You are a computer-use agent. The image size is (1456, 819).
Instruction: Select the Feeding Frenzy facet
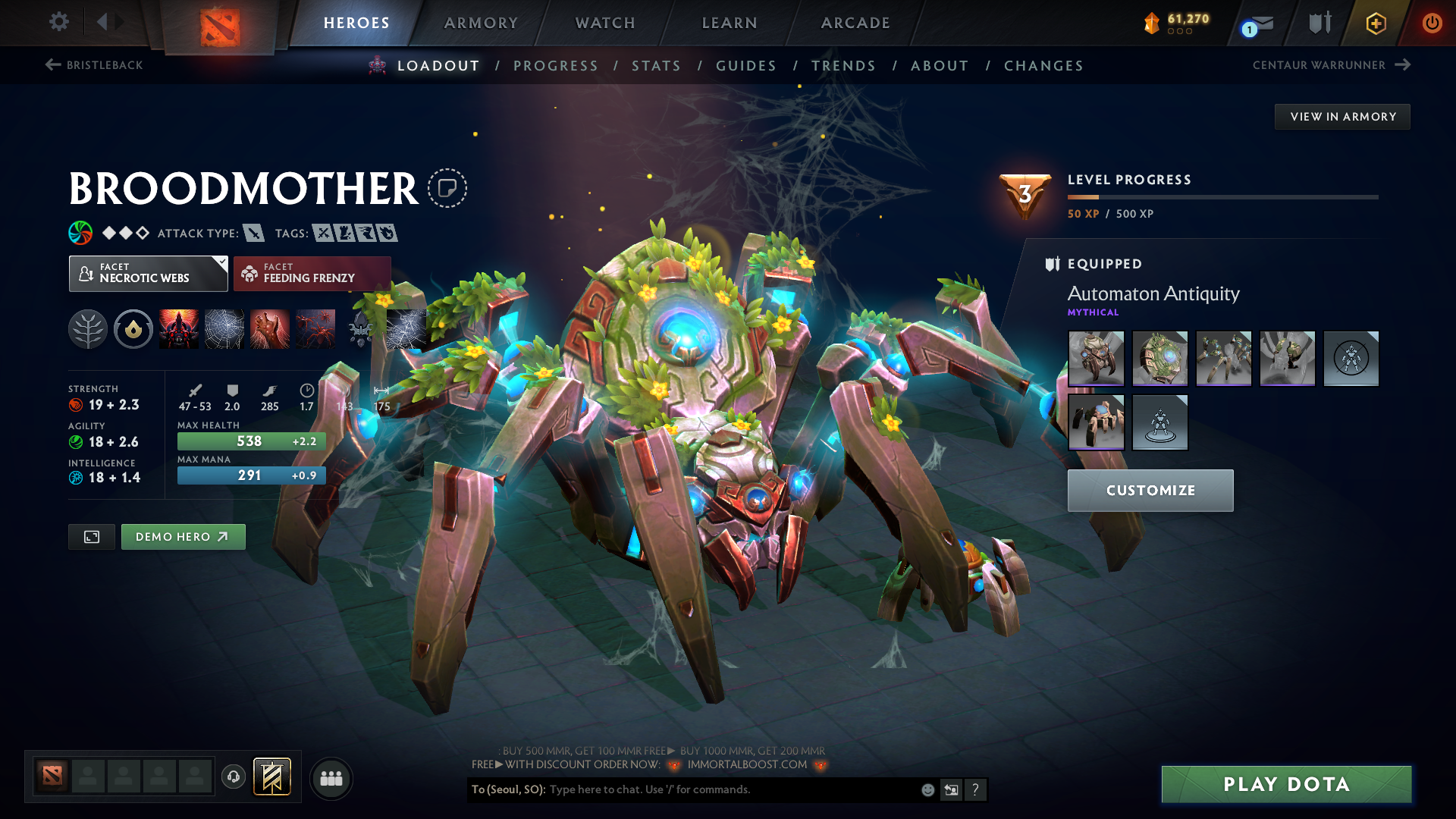(x=312, y=273)
